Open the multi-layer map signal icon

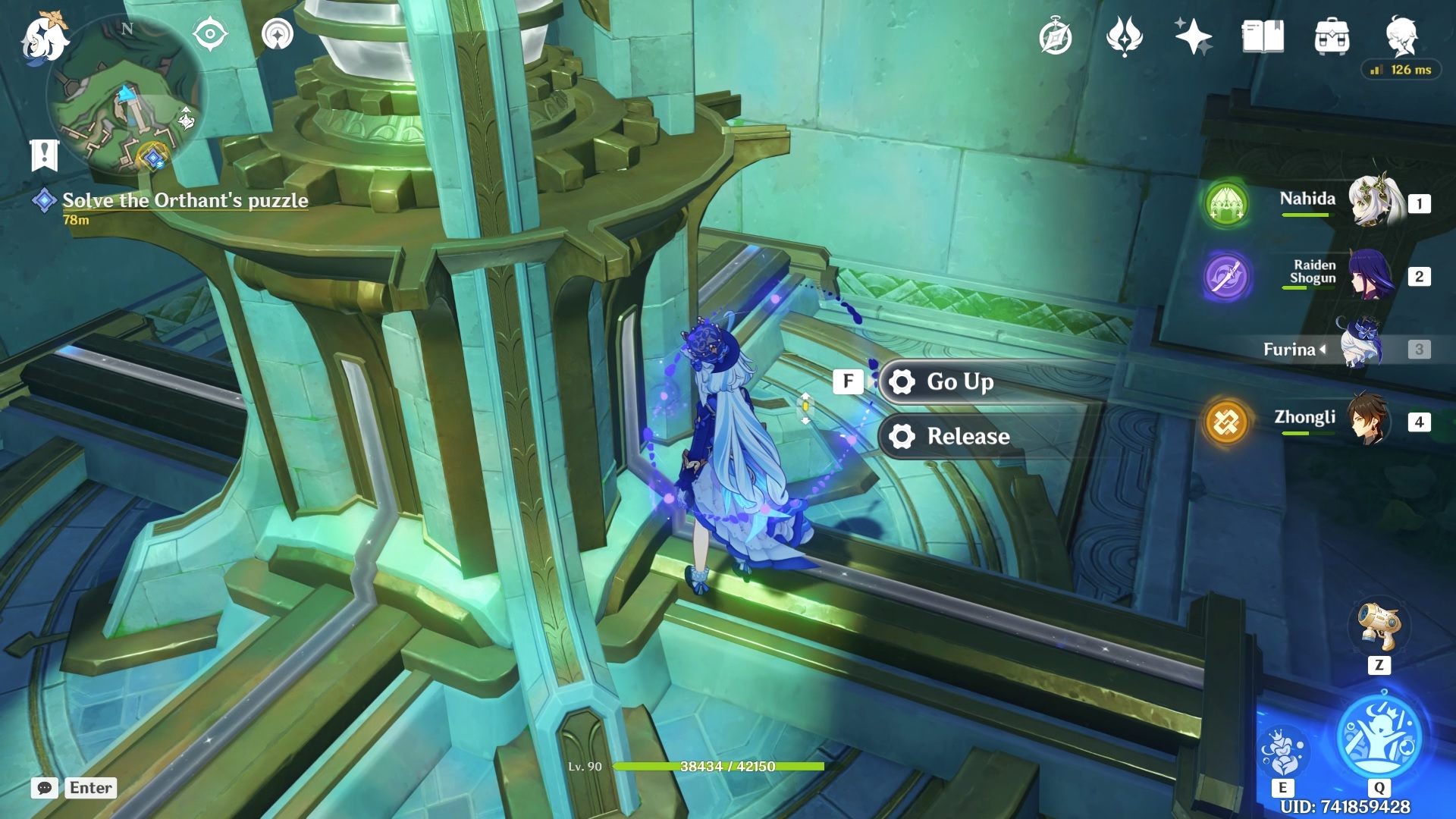coord(278,34)
